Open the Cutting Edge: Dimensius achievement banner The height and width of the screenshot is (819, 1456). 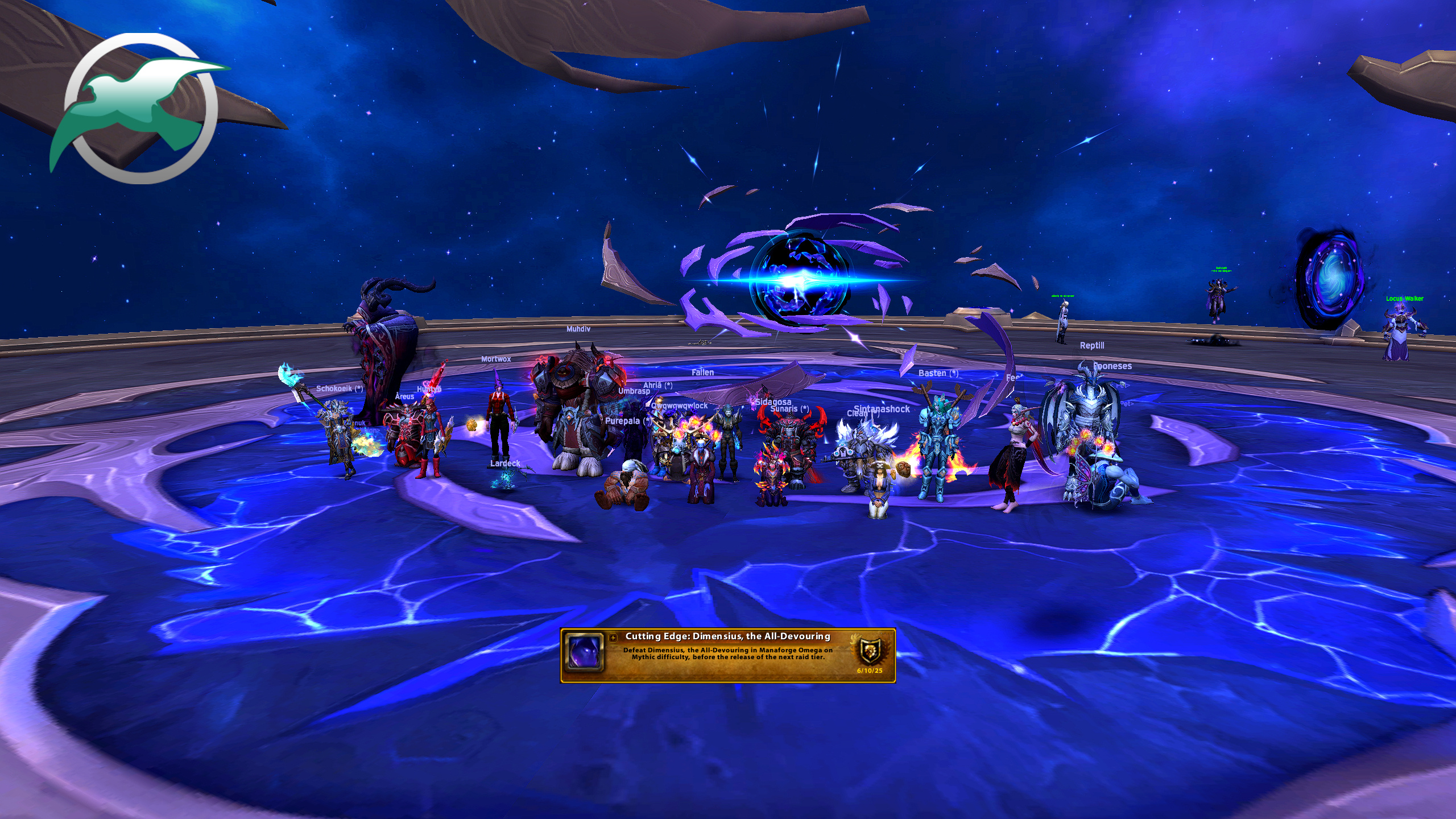point(727,654)
